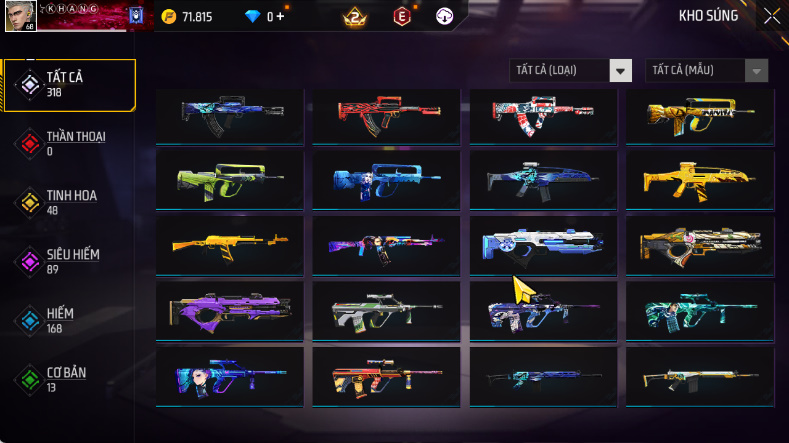Open the Tất Cả (Loại) dropdown
This screenshot has width=789, height=443.
point(570,70)
